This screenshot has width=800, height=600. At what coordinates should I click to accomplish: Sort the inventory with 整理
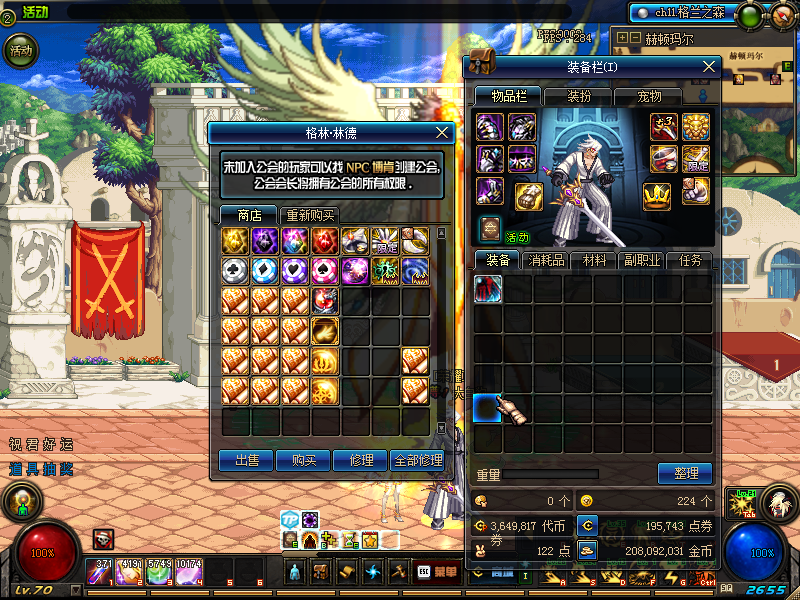pos(685,473)
